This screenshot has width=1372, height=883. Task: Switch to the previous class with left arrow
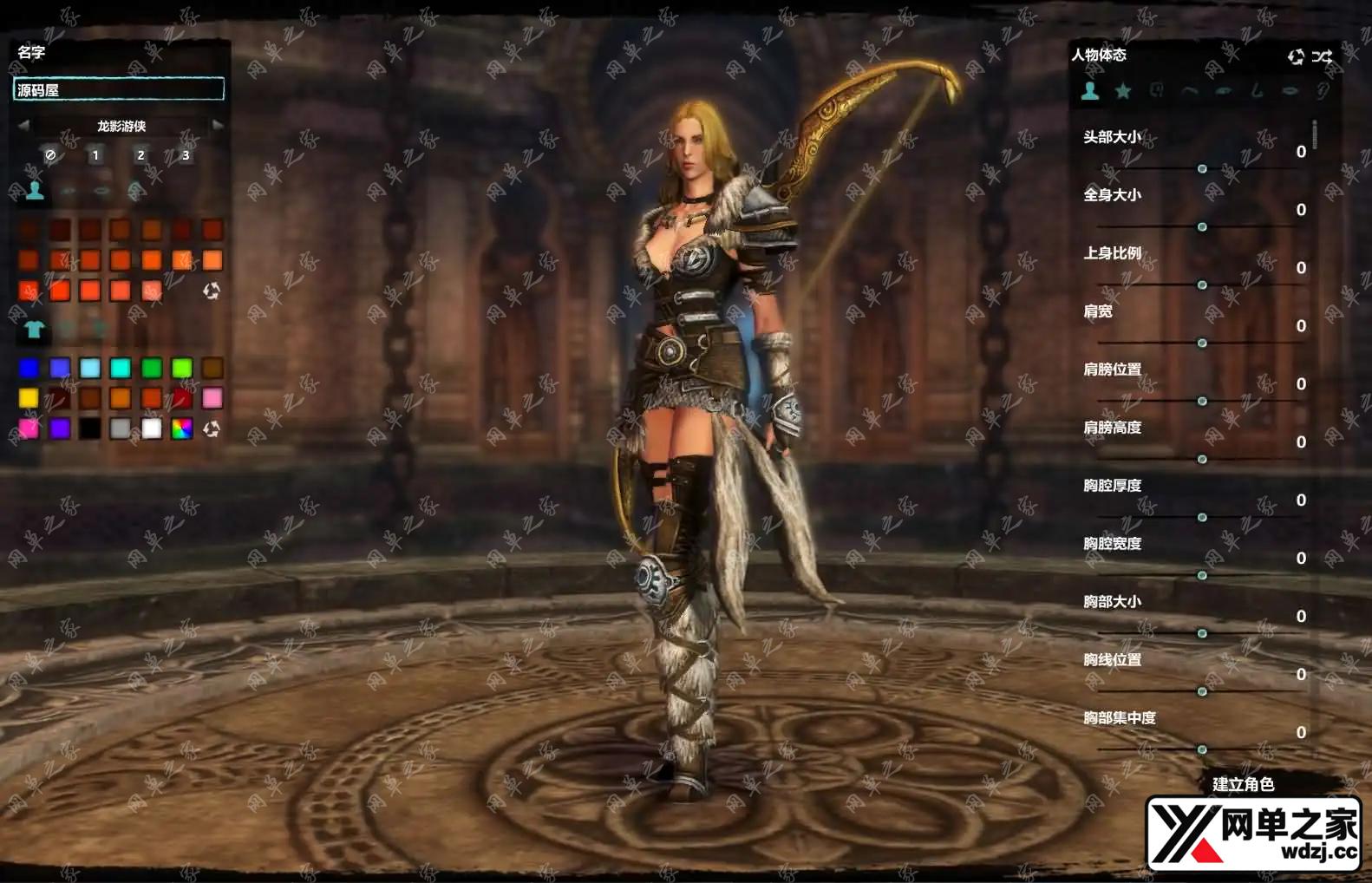23,126
